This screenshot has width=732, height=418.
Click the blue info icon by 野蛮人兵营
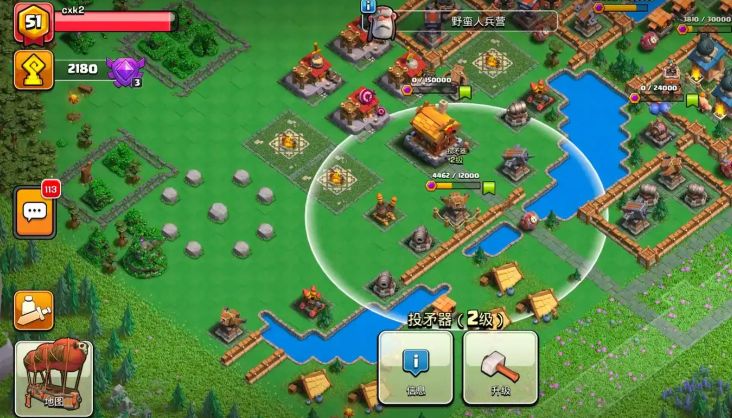[369, 6]
